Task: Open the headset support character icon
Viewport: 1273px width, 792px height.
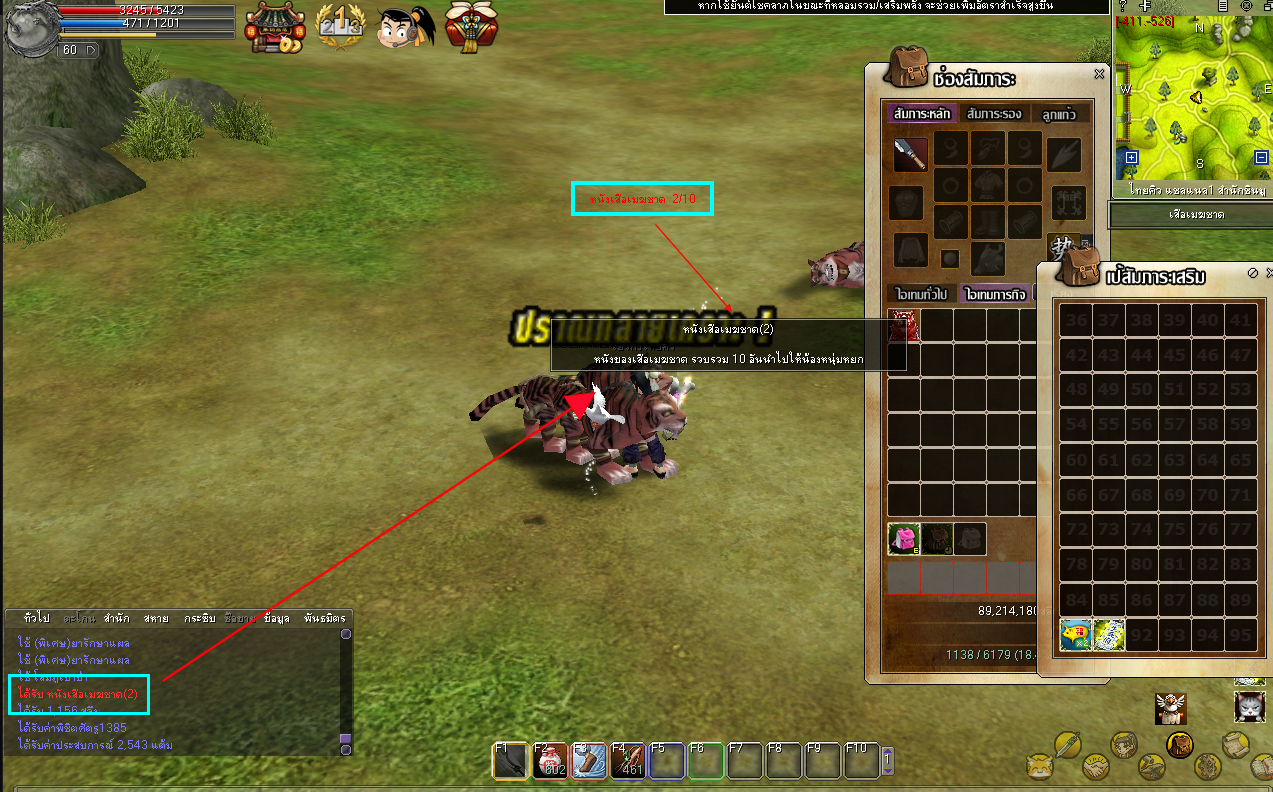Action: (404, 28)
